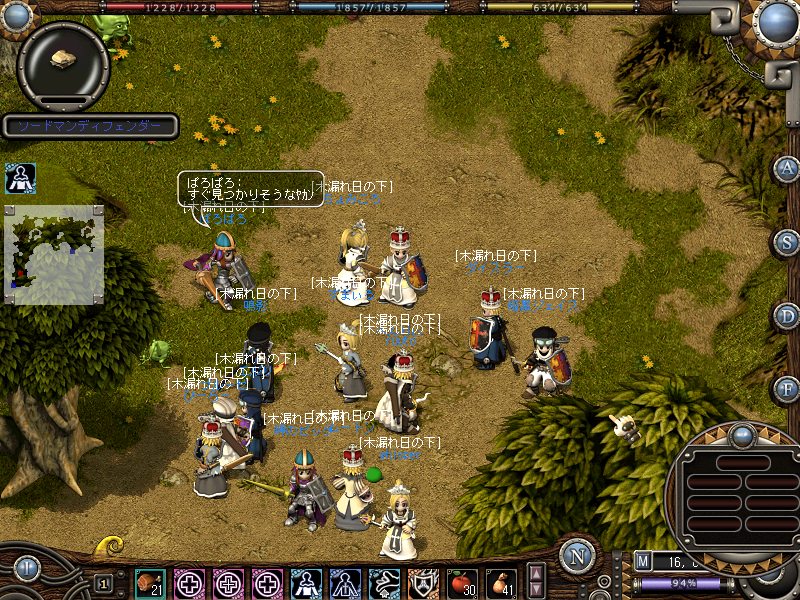The width and height of the screenshot is (800, 600).
Task: Click the round D button
Action: 787,315
